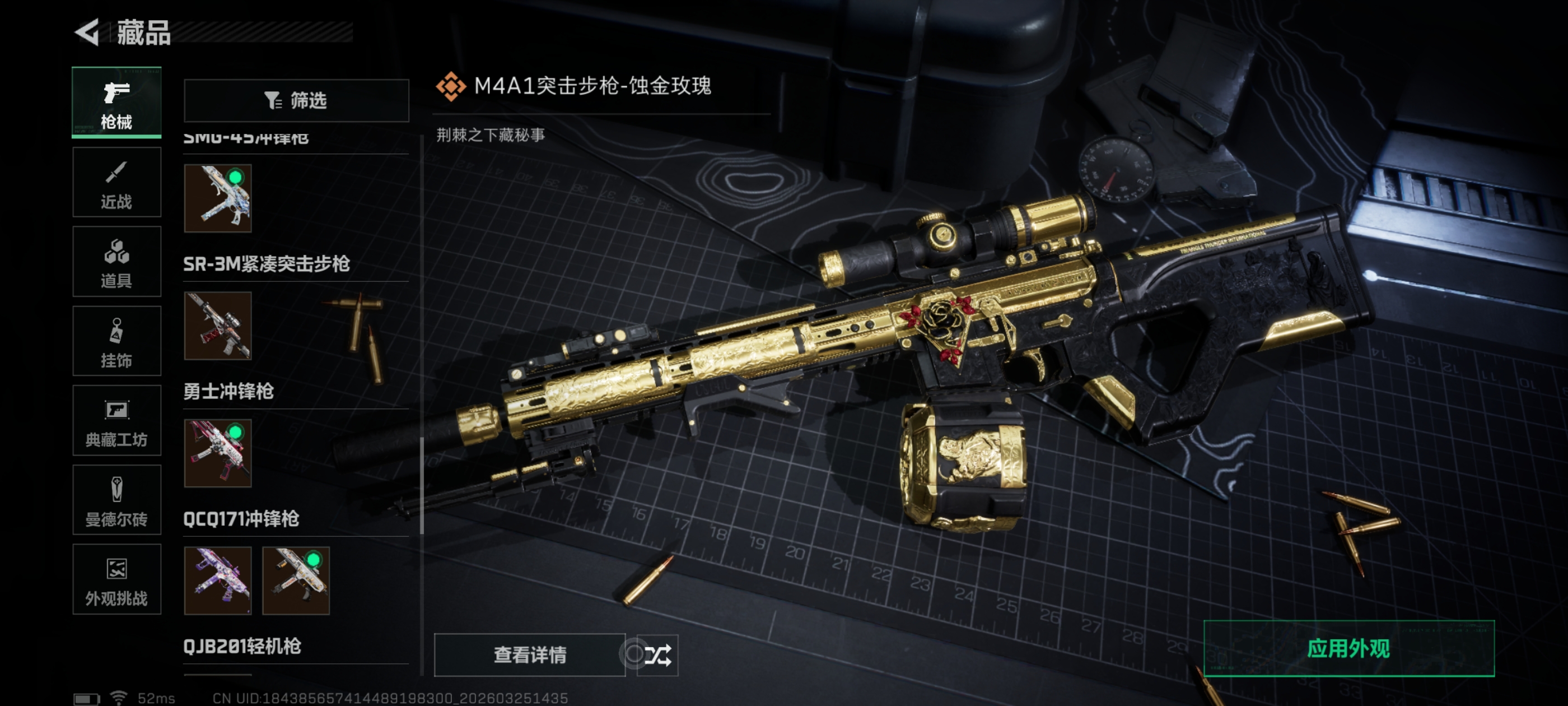Toggle the shuffle random skin icon
The width and height of the screenshot is (1568, 706).
pyautogui.click(x=657, y=655)
